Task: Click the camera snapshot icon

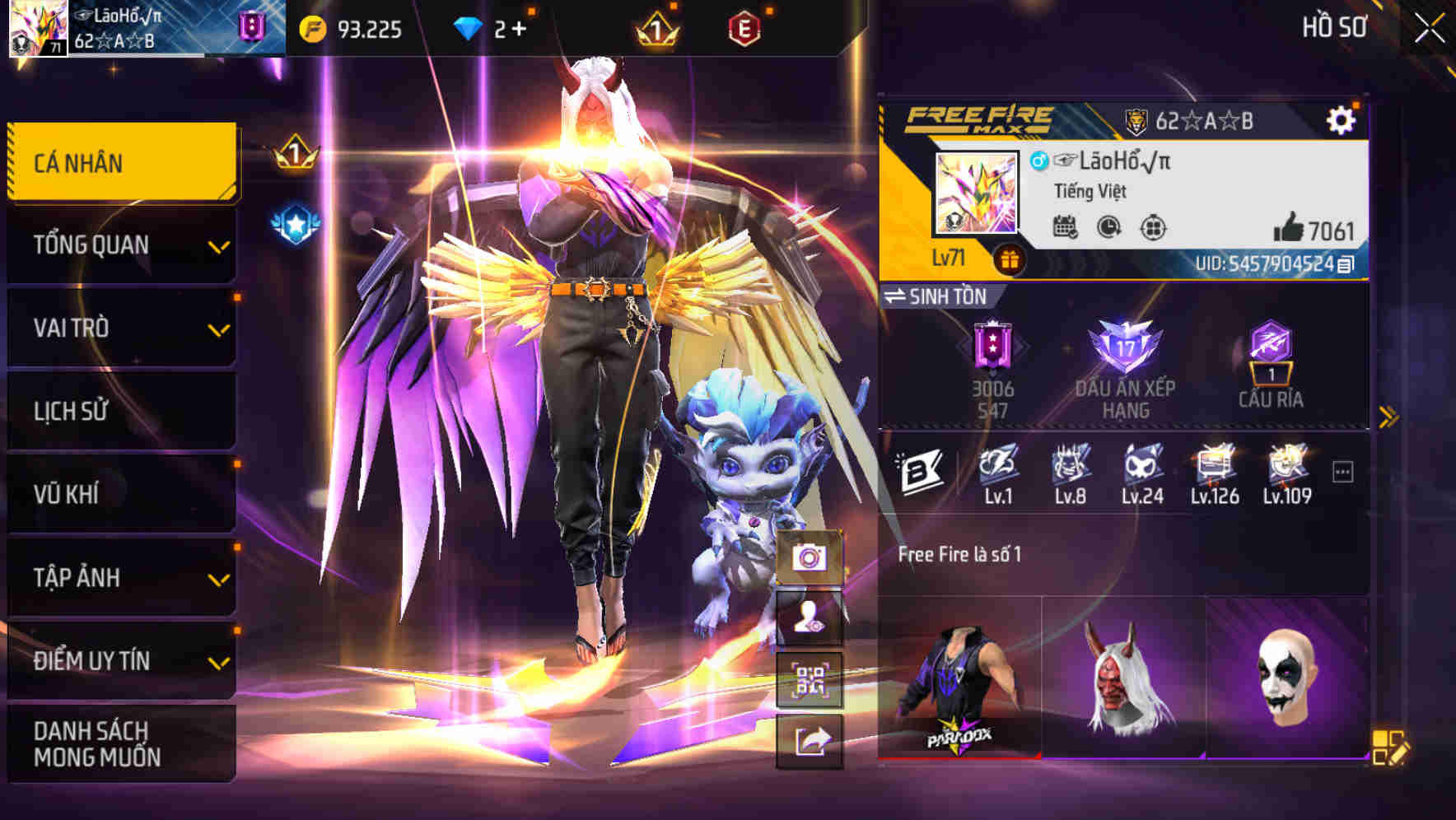Action: 810,558
